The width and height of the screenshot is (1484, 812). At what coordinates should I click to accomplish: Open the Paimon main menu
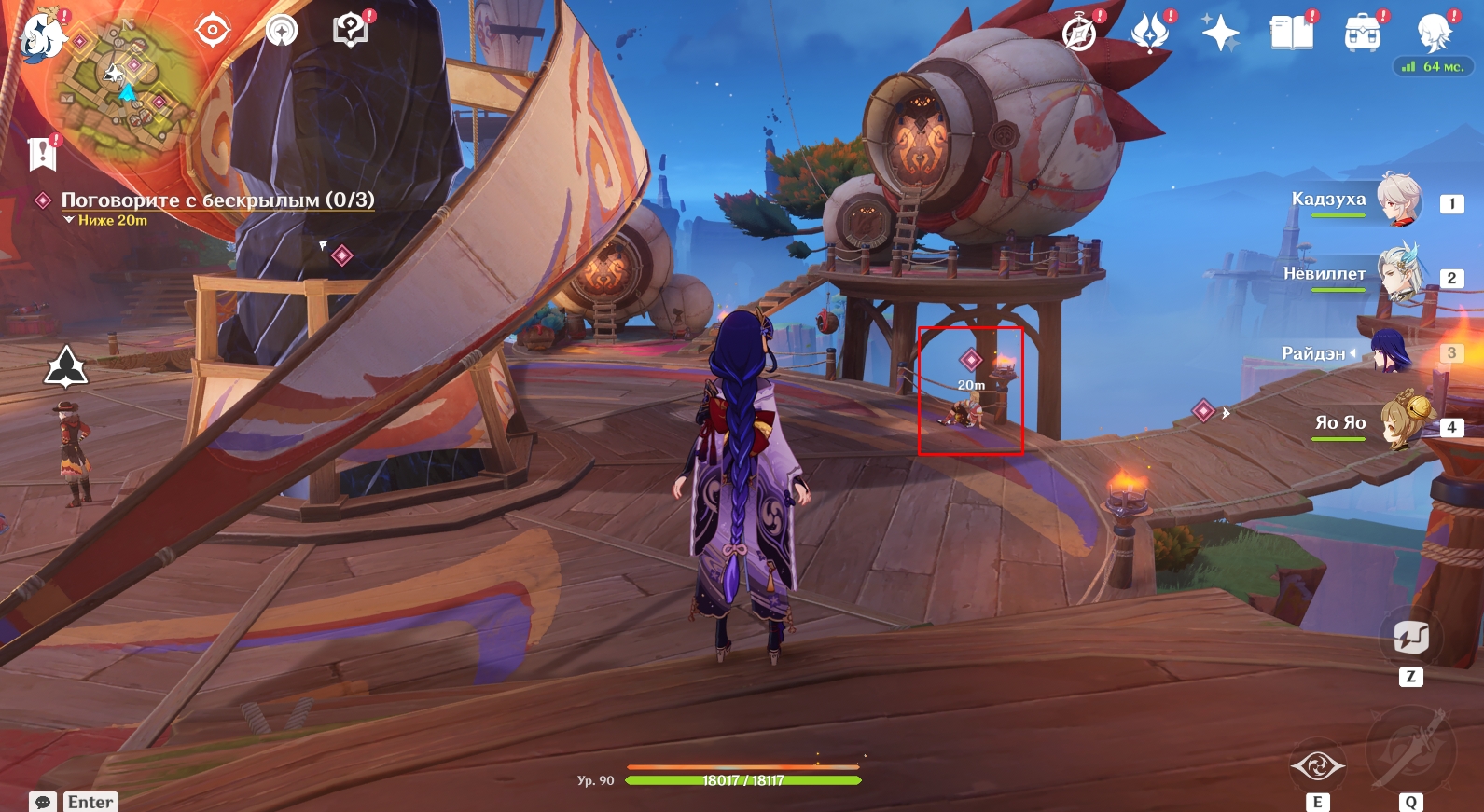click(x=41, y=37)
